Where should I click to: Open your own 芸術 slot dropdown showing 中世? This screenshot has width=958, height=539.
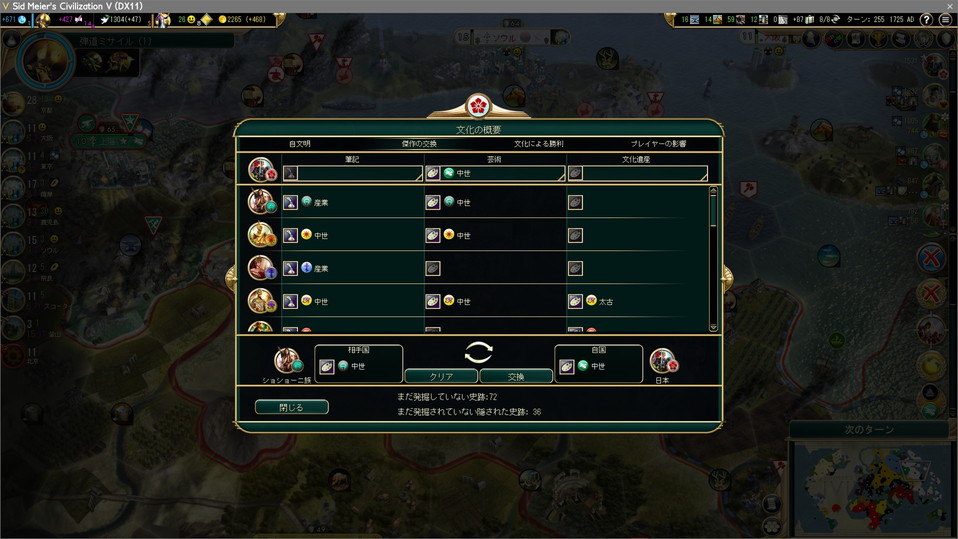[495, 173]
